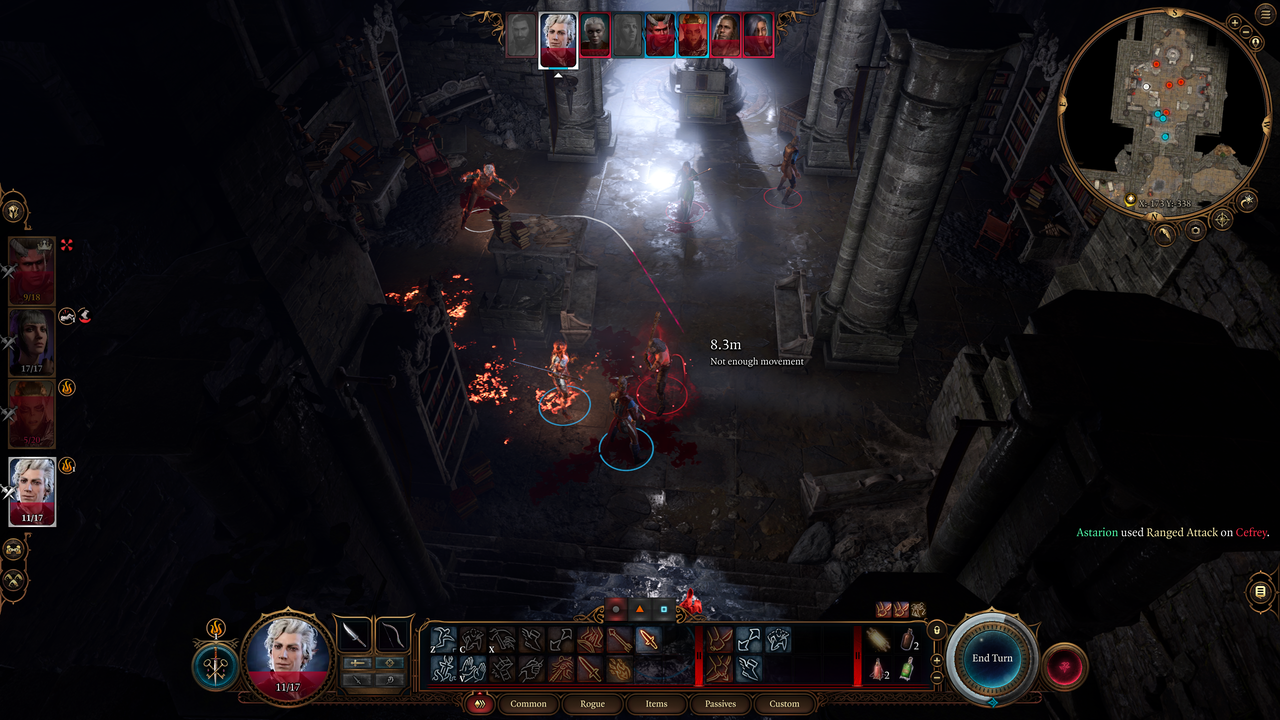
Task: Select the Passives tab
Action: (x=720, y=703)
